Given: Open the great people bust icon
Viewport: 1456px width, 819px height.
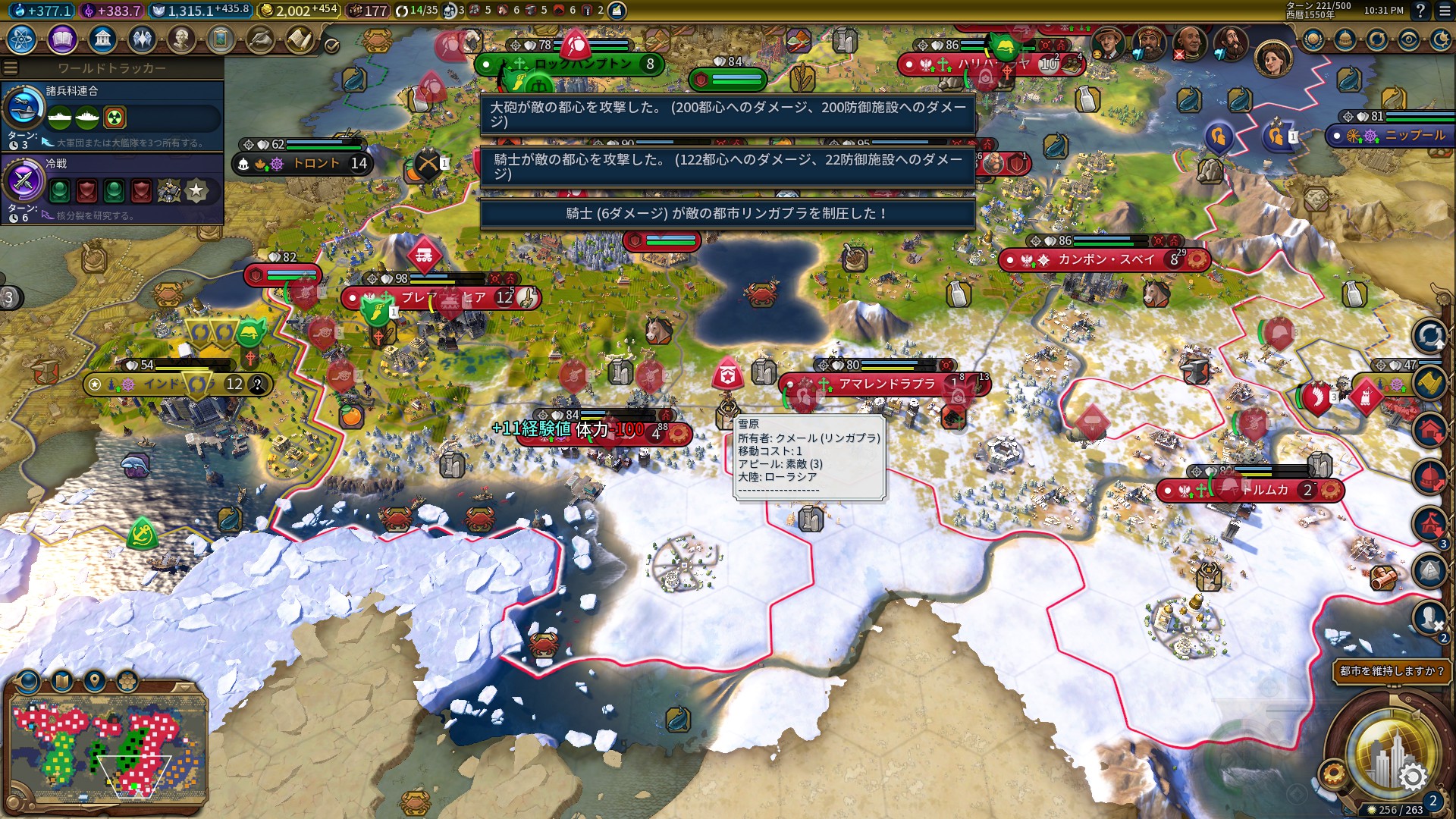Looking at the screenshot, I should pyautogui.click(x=181, y=39).
